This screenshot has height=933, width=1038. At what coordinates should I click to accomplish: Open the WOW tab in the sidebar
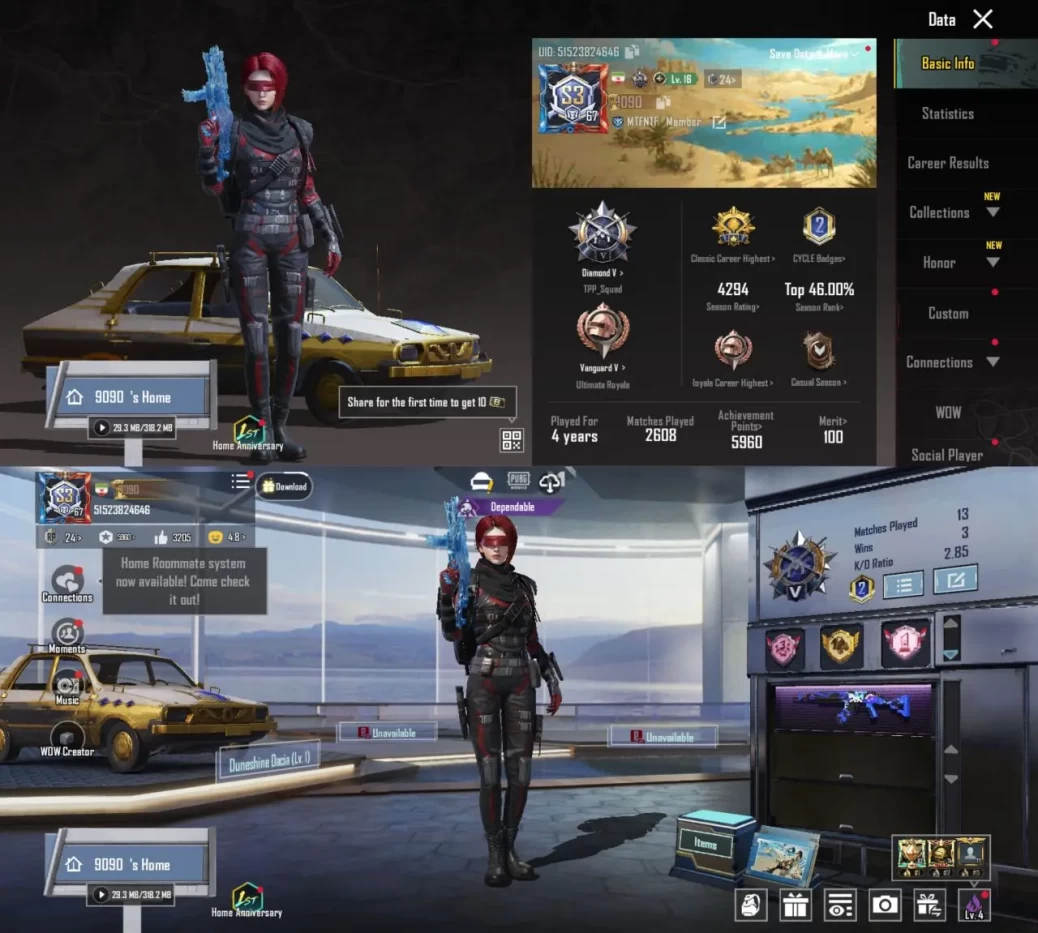(x=947, y=412)
